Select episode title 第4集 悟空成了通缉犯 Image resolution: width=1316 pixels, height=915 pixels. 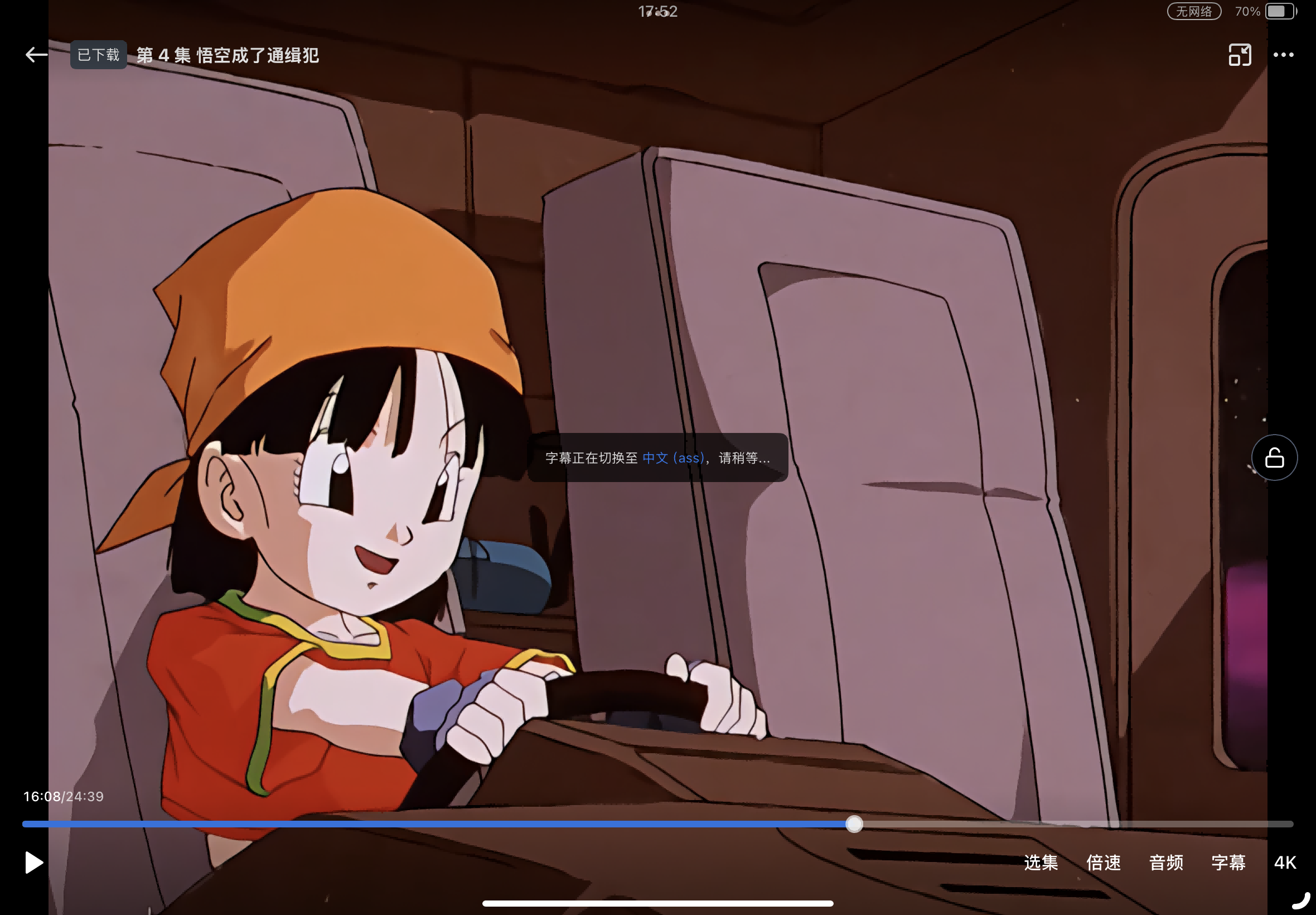click(227, 55)
